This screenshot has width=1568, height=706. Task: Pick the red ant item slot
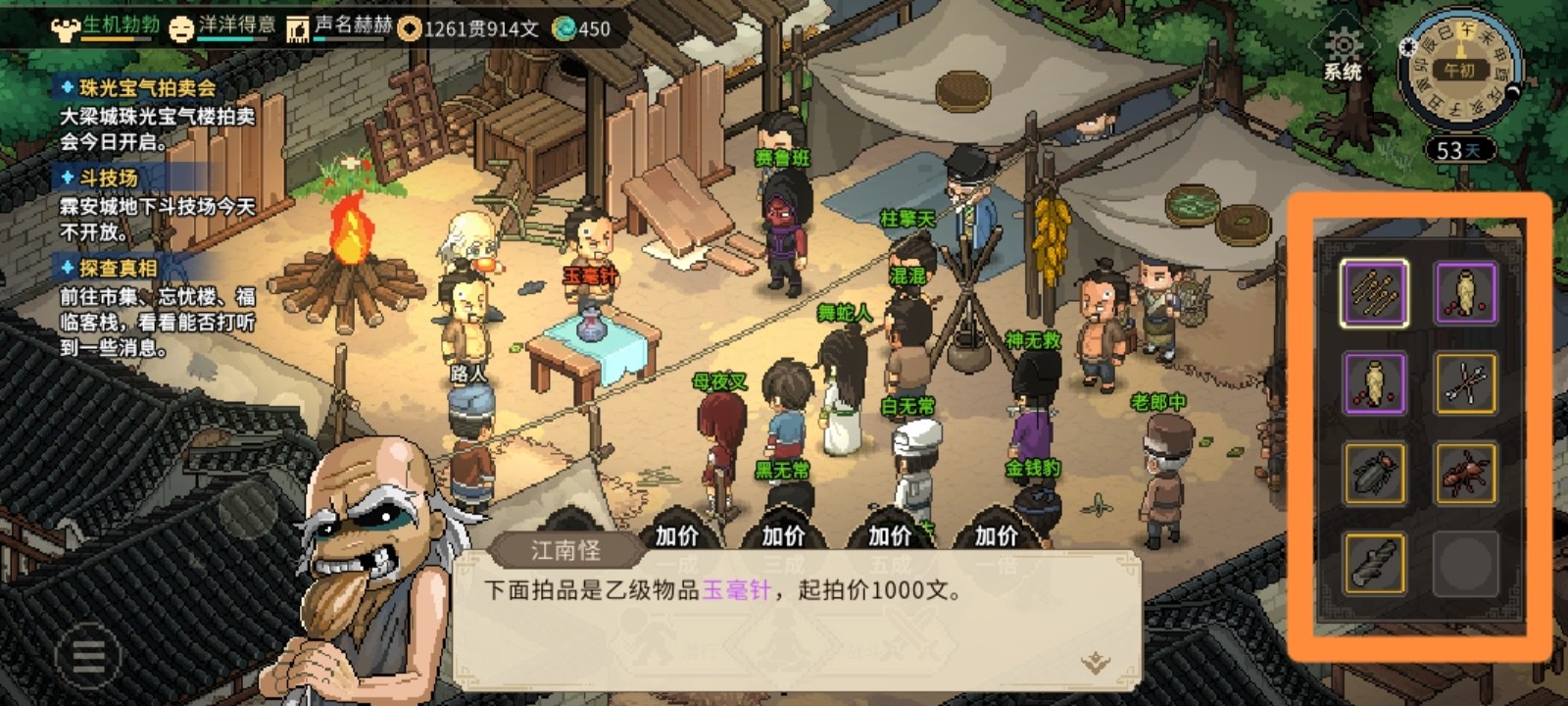[1466, 474]
